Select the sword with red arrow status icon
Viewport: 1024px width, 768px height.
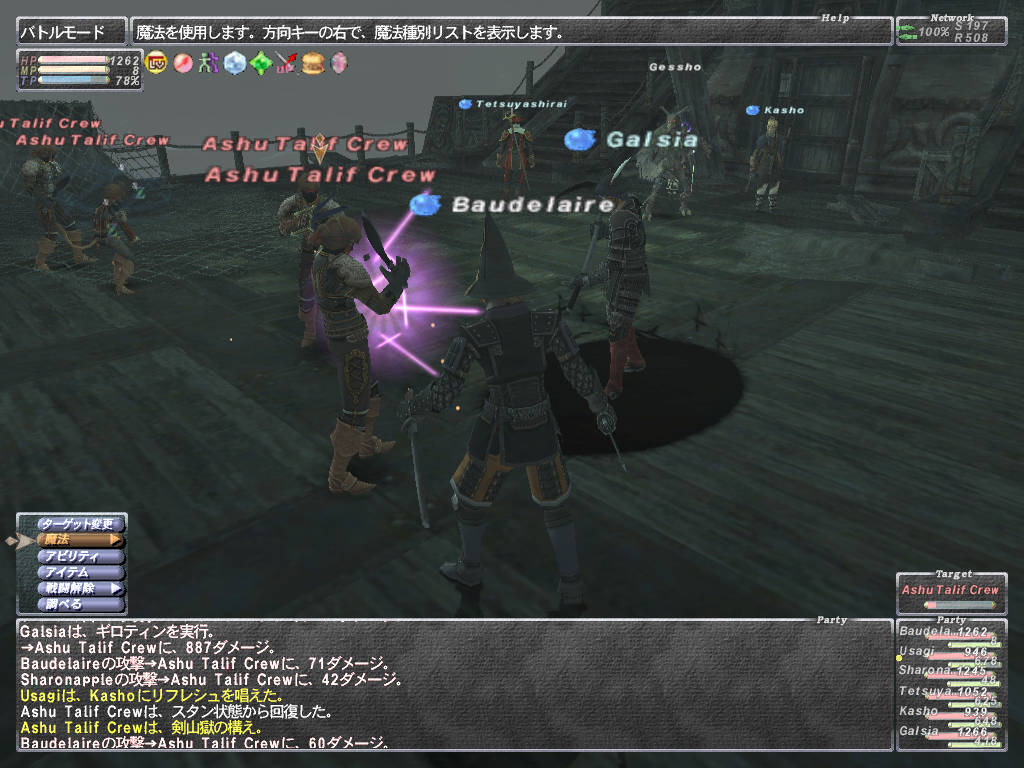pos(287,63)
